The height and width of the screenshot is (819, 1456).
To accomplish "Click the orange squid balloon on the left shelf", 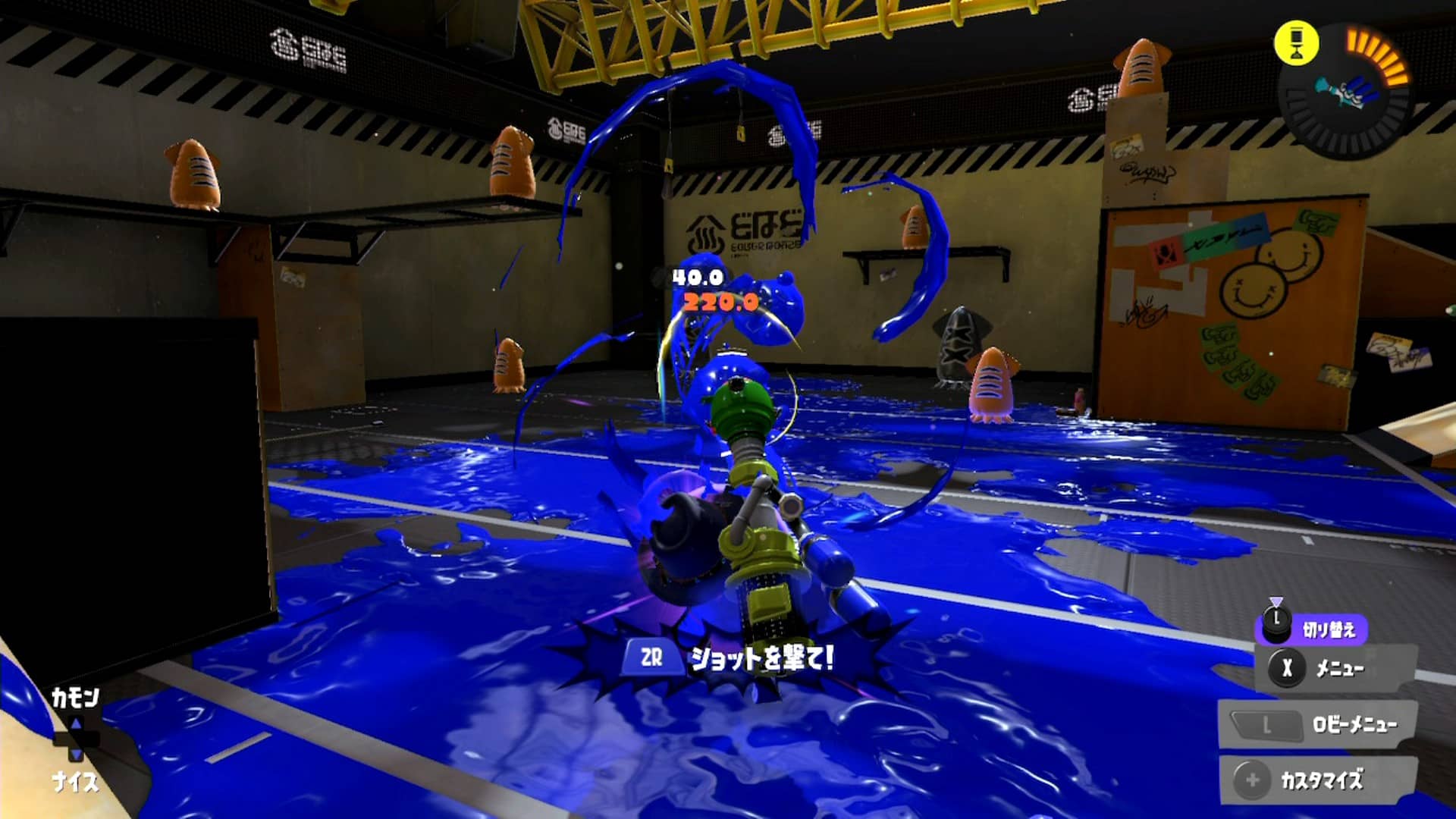I will click(x=196, y=174).
